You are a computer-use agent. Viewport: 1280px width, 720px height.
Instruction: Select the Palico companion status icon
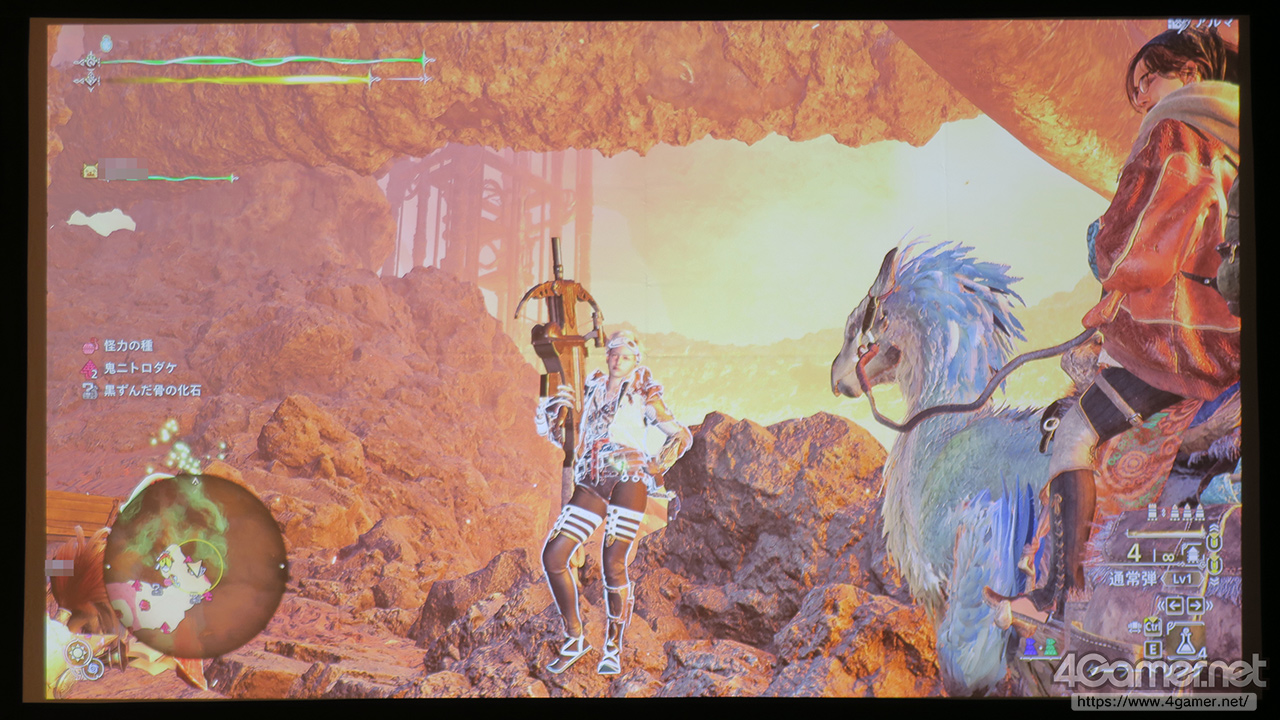(x=90, y=172)
